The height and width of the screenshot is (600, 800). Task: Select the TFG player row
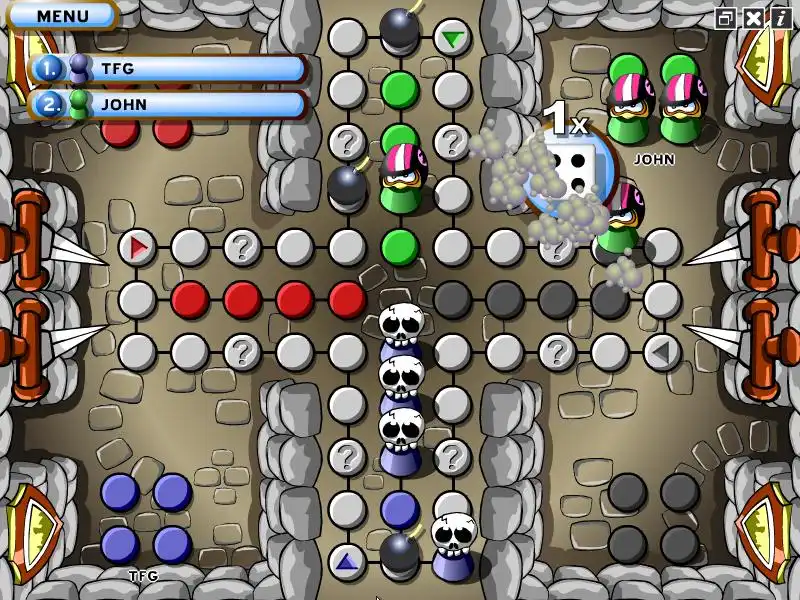pyautogui.click(x=168, y=68)
